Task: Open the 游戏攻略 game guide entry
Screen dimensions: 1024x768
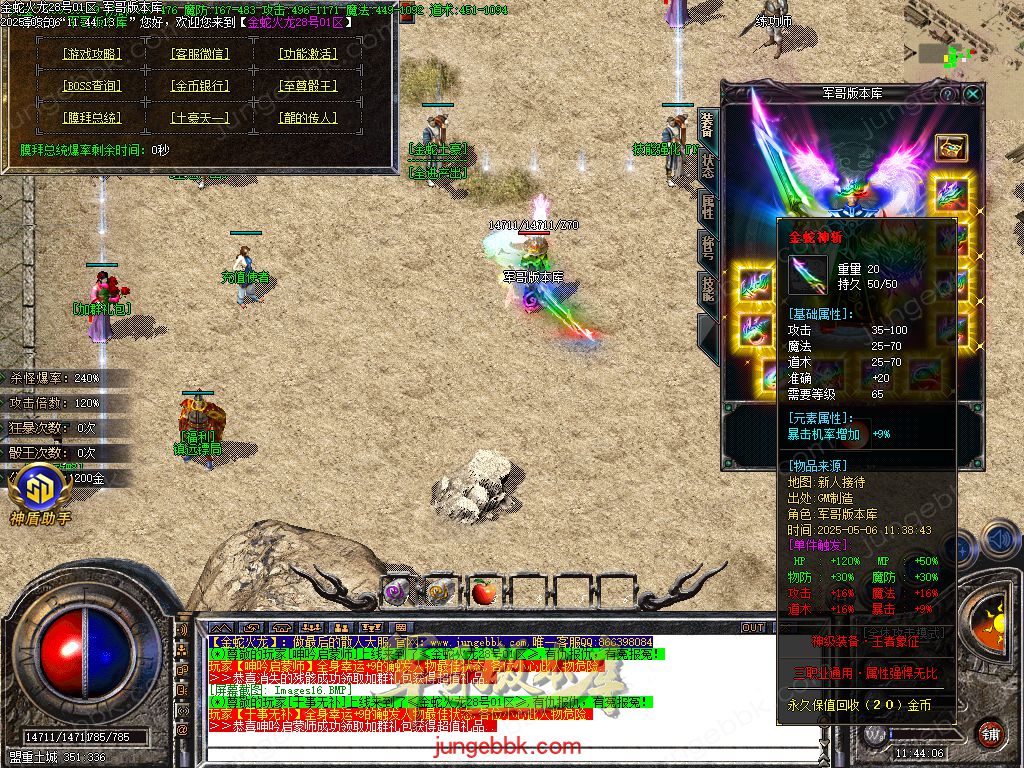Action: pyautogui.click(x=91, y=54)
